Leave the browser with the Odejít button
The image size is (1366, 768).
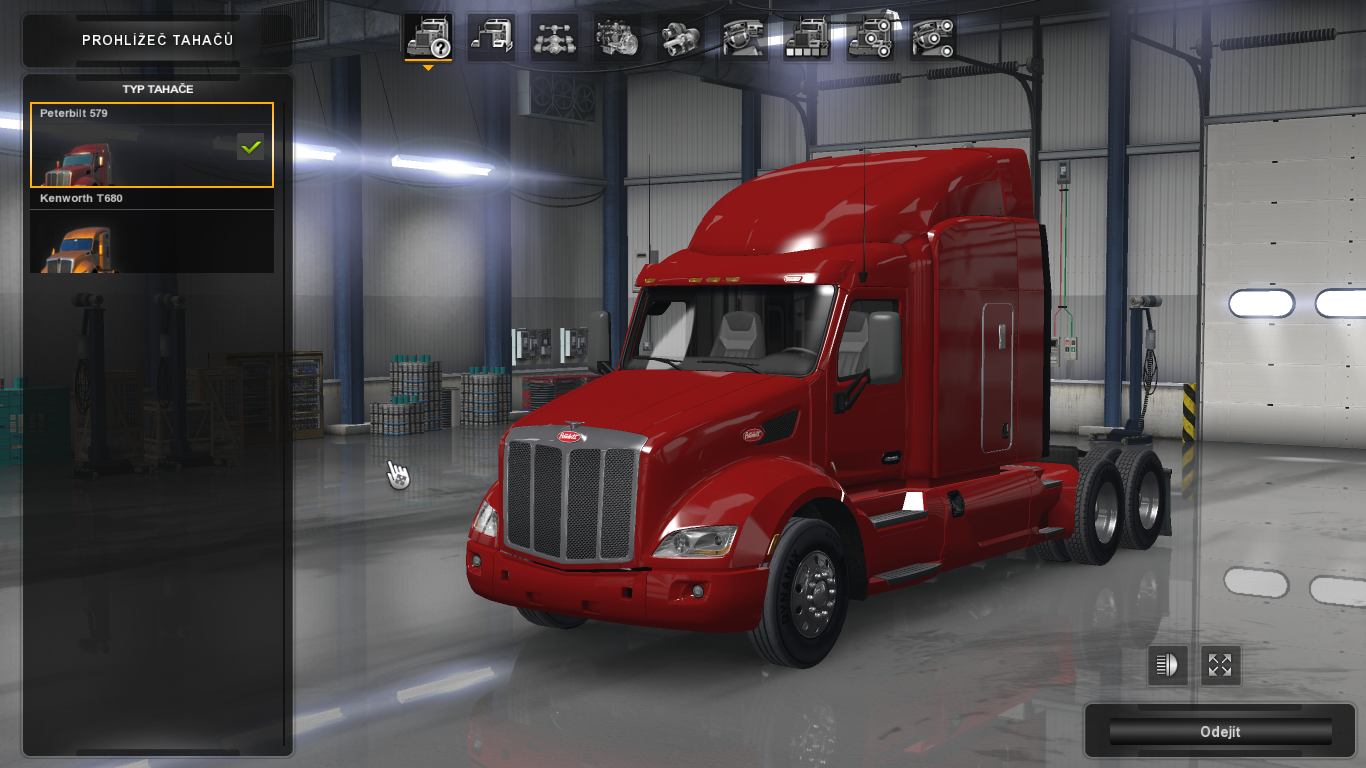1220,732
